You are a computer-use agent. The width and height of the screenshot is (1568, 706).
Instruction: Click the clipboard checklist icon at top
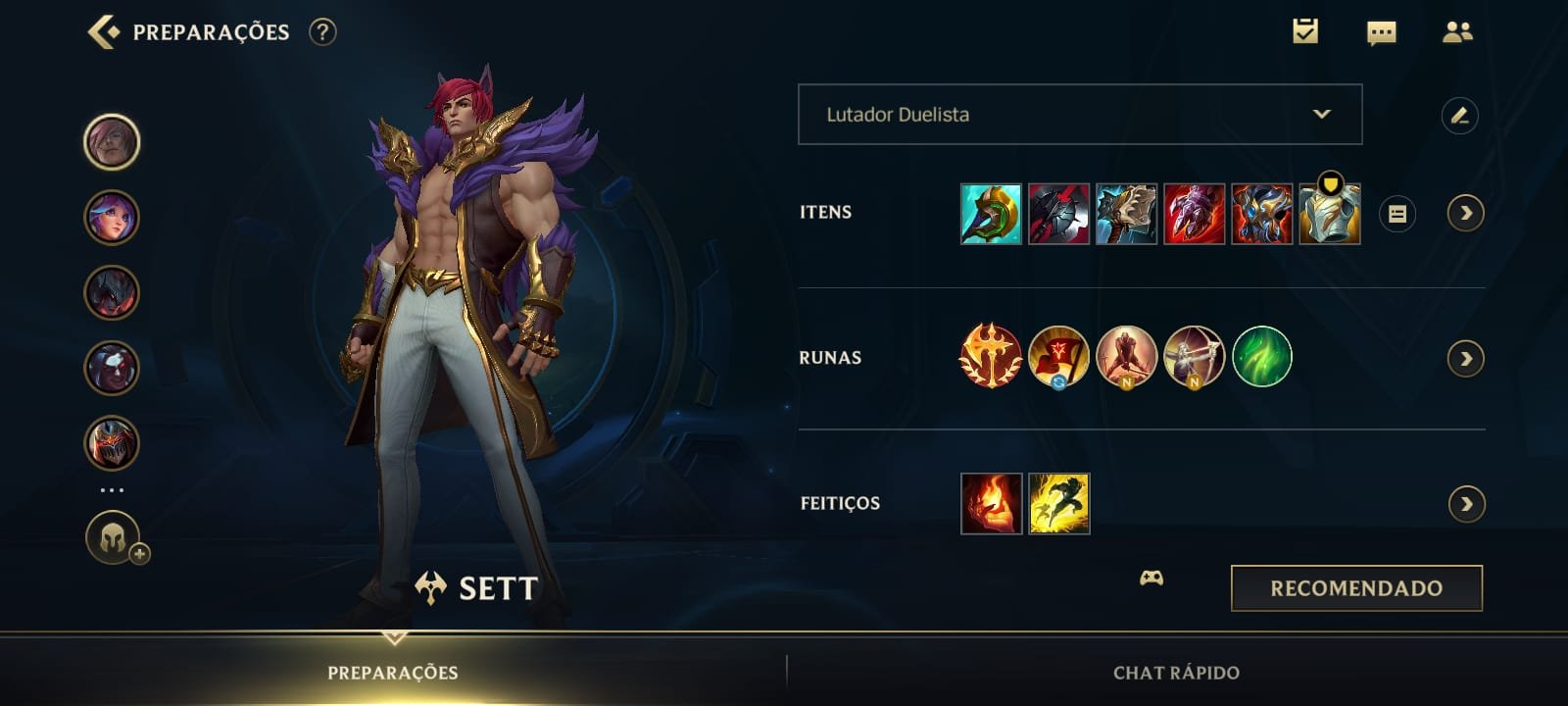(1304, 30)
